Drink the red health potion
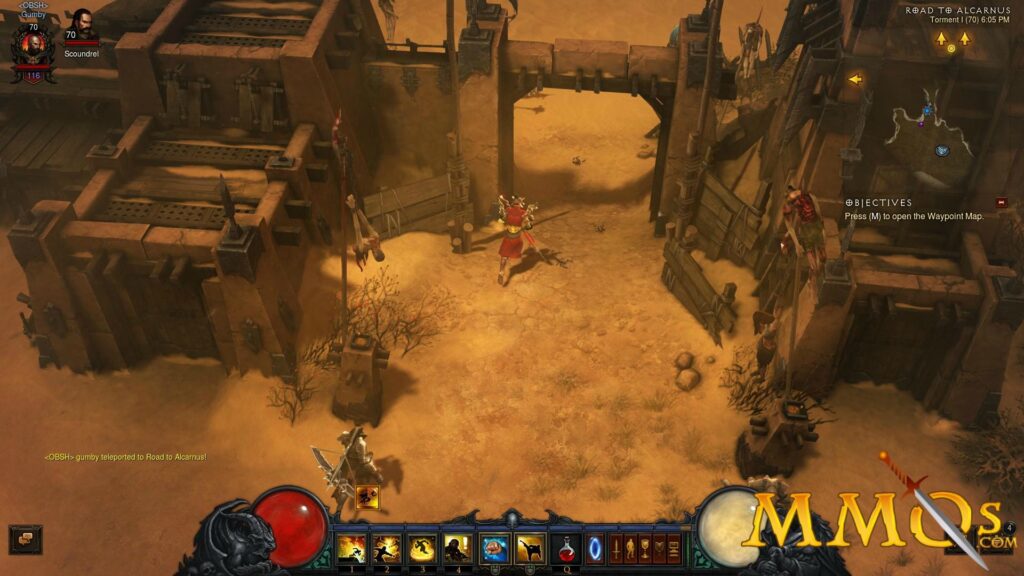The width and height of the screenshot is (1024, 576). click(x=566, y=548)
